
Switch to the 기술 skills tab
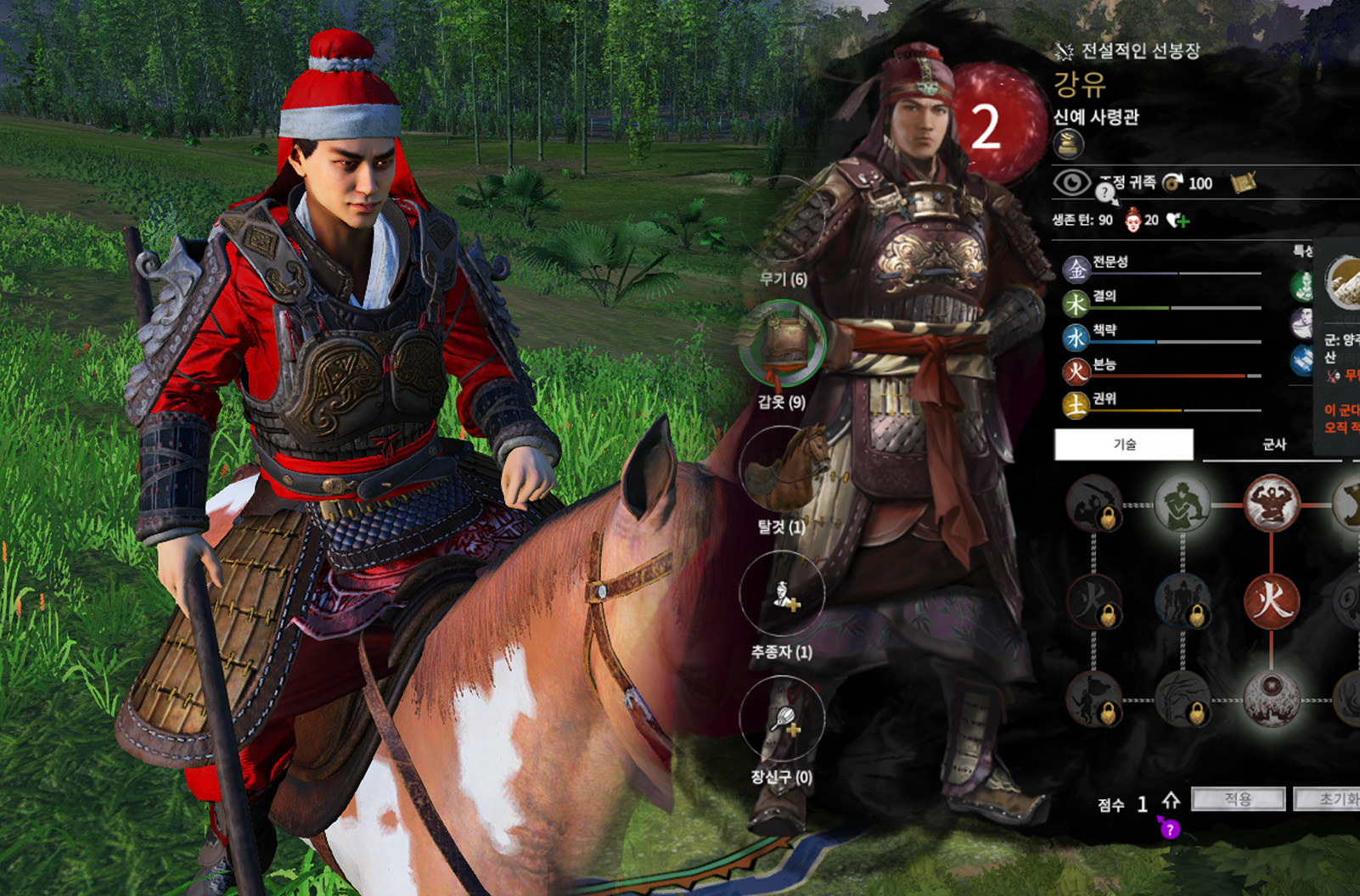[x=1124, y=444]
